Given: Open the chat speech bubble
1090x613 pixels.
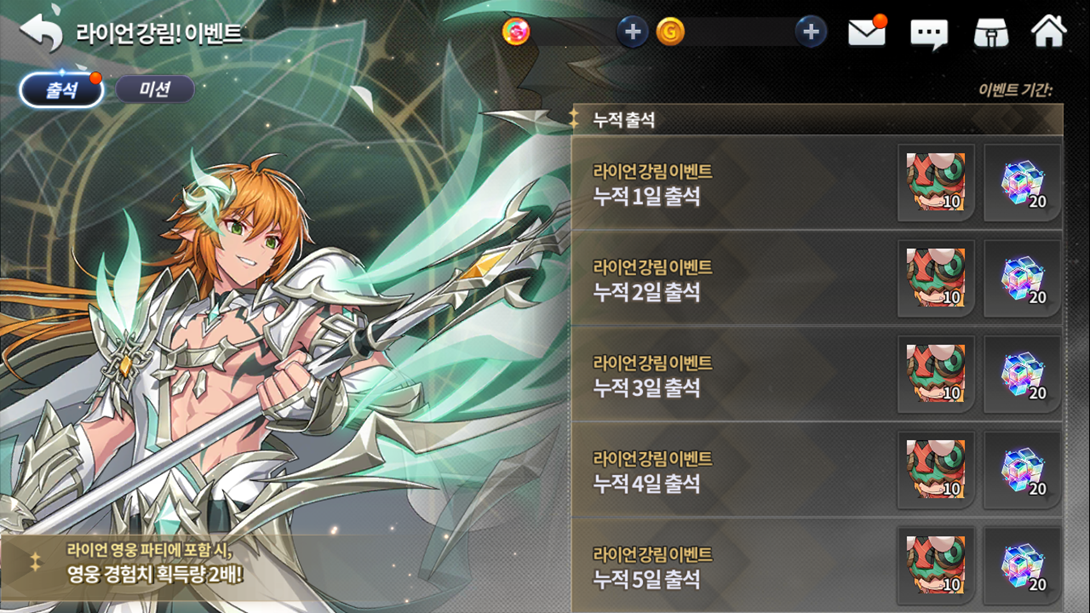Looking at the screenshot, I should pos(928,34).
